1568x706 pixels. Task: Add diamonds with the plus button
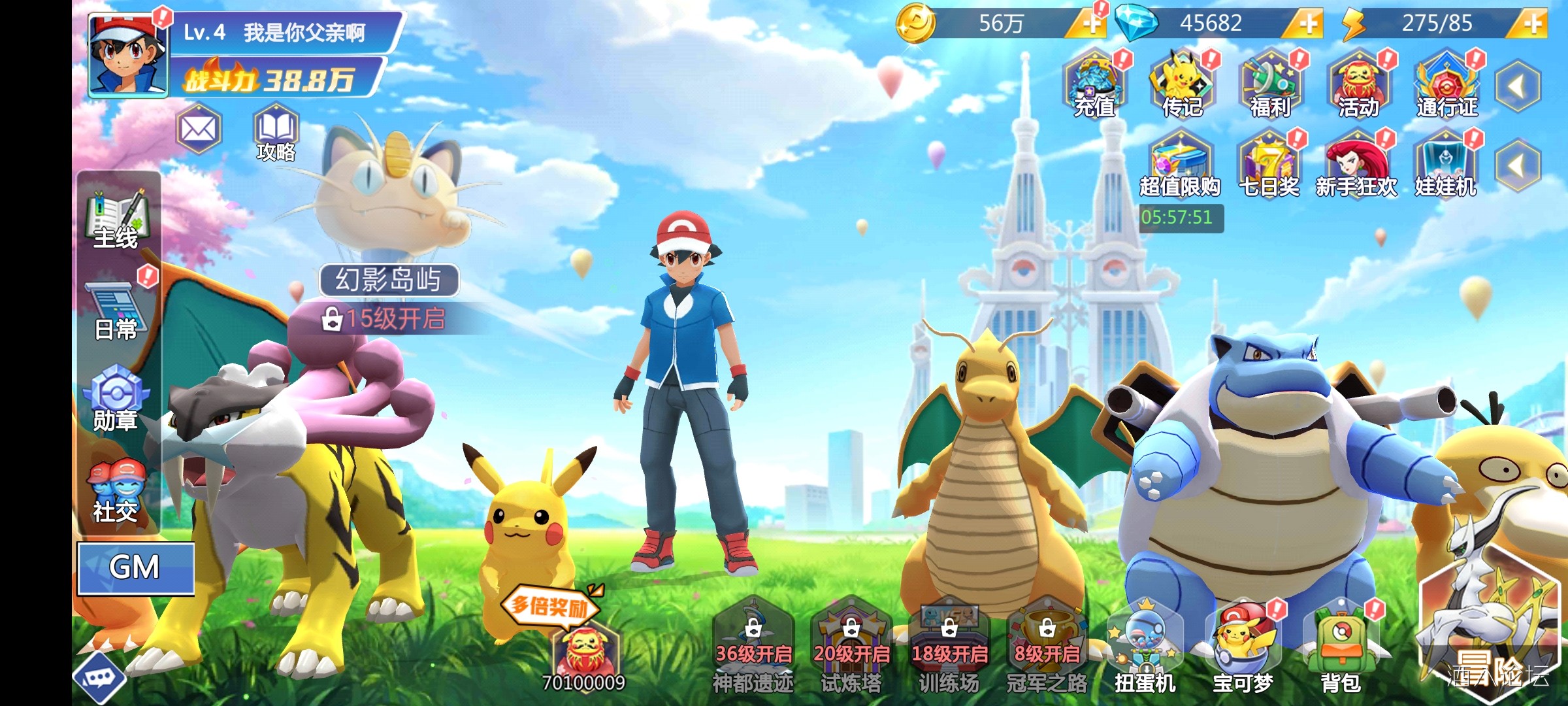point(1307,24)
